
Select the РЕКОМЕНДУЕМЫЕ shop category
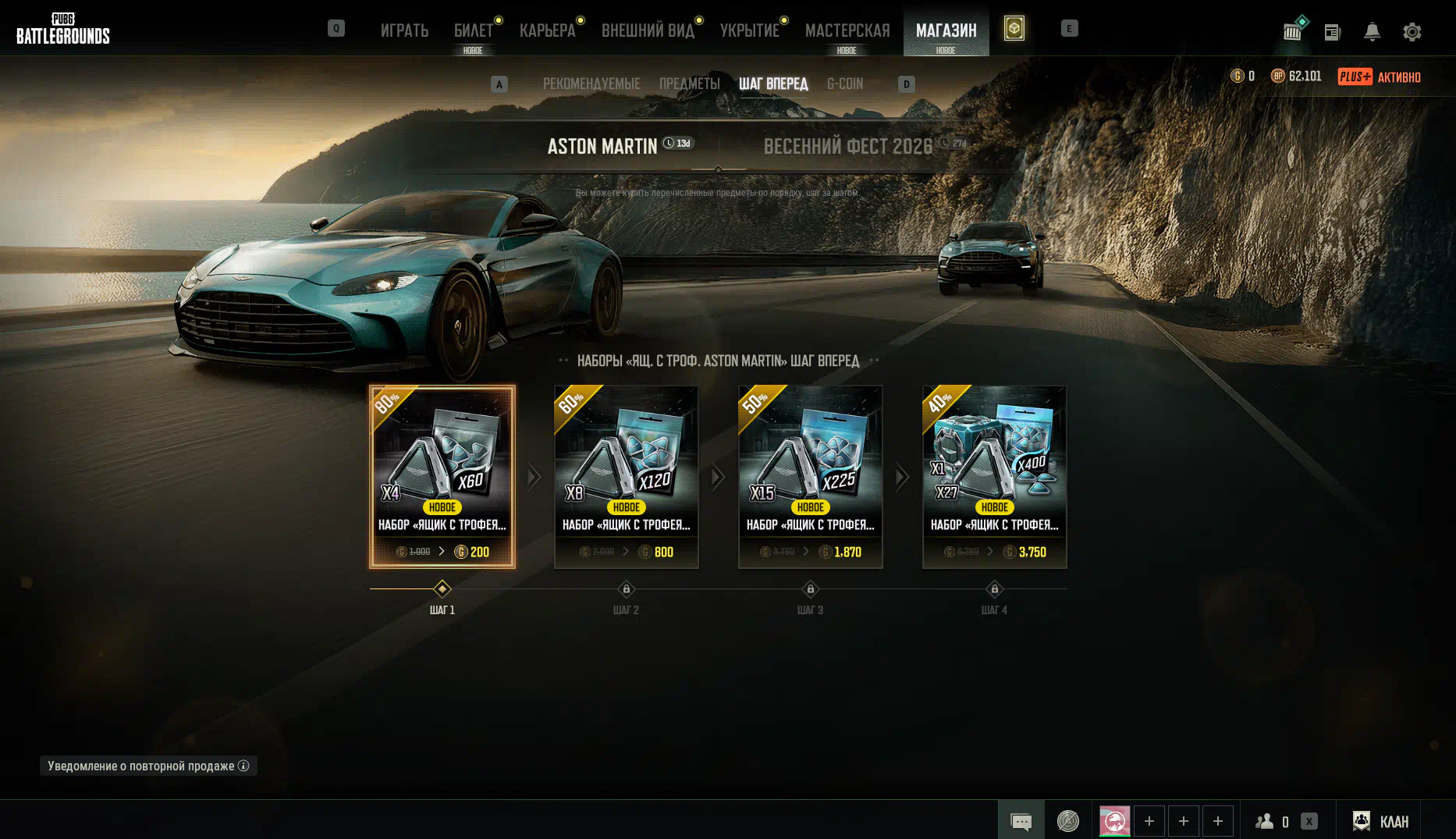pos(591,84)
